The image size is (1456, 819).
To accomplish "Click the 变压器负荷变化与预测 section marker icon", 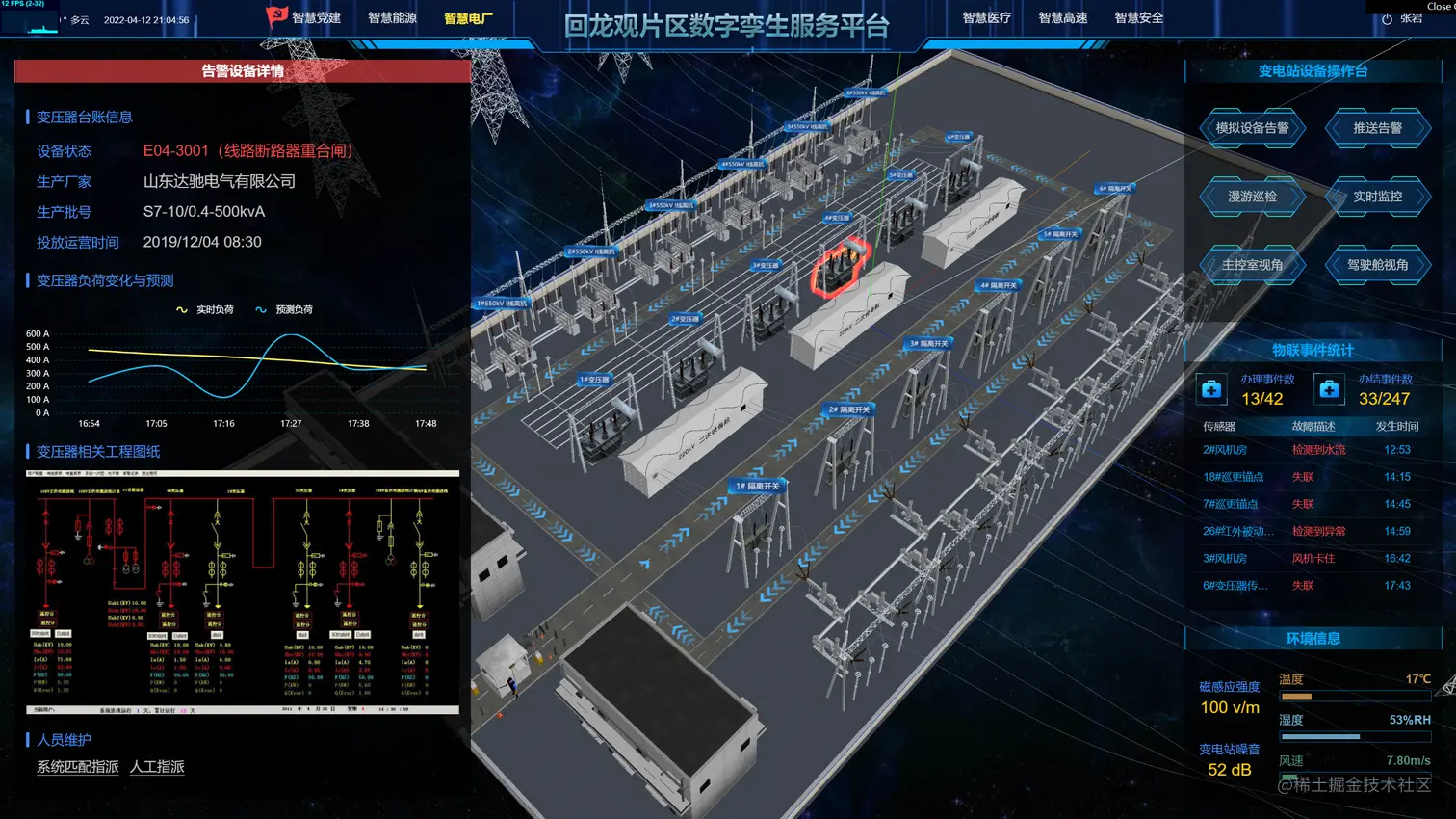I will (27, 280).
